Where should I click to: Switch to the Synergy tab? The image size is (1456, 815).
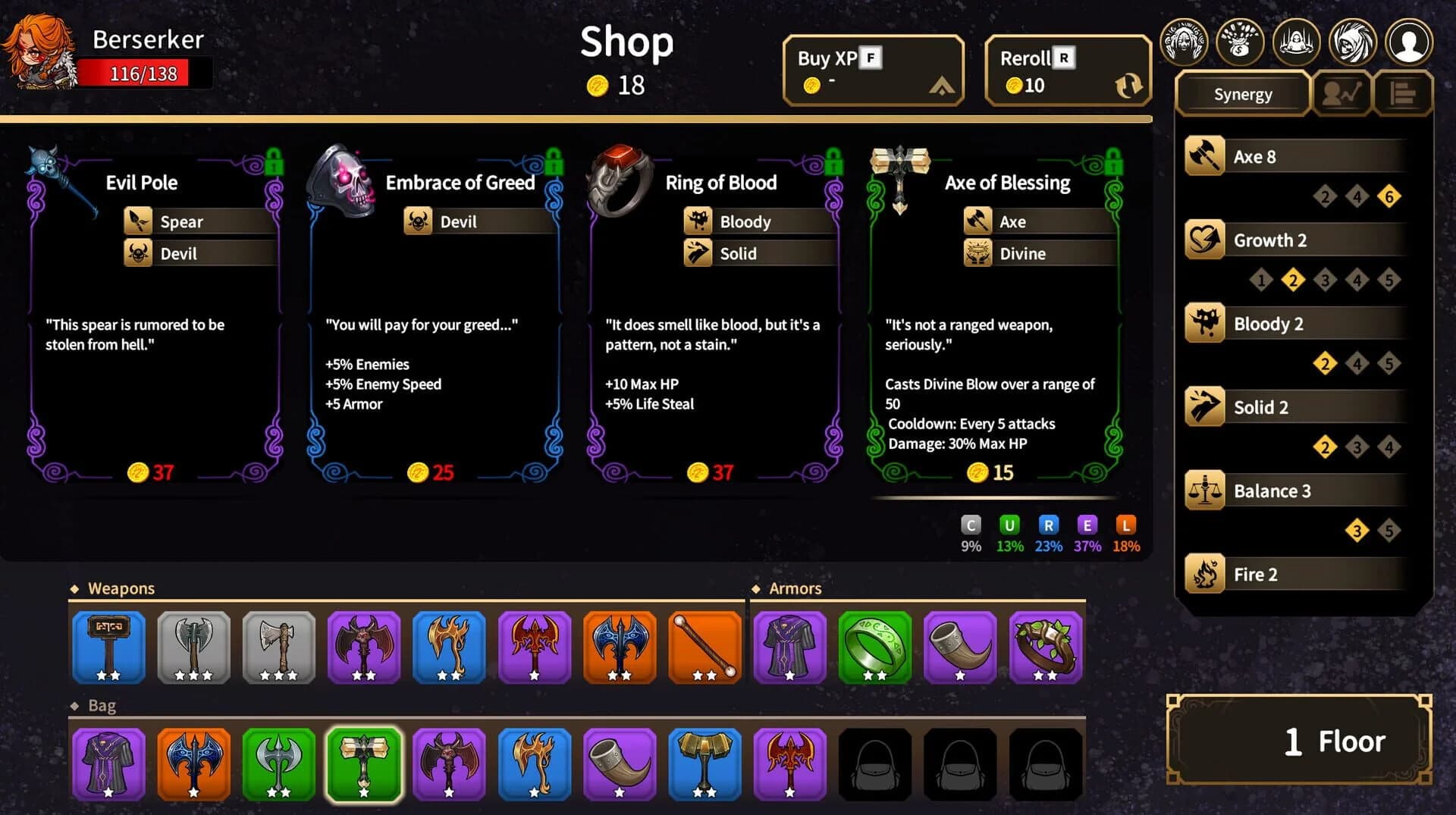click(1242, 94)
